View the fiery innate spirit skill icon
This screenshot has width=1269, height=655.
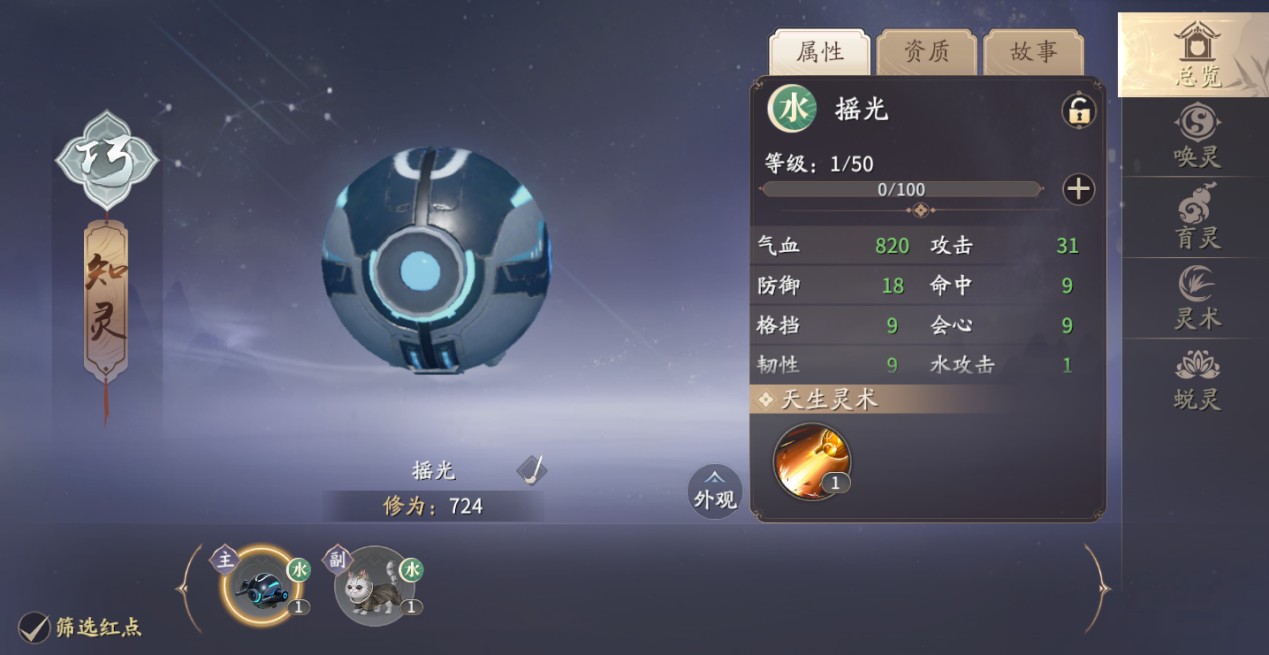(812, 461)
